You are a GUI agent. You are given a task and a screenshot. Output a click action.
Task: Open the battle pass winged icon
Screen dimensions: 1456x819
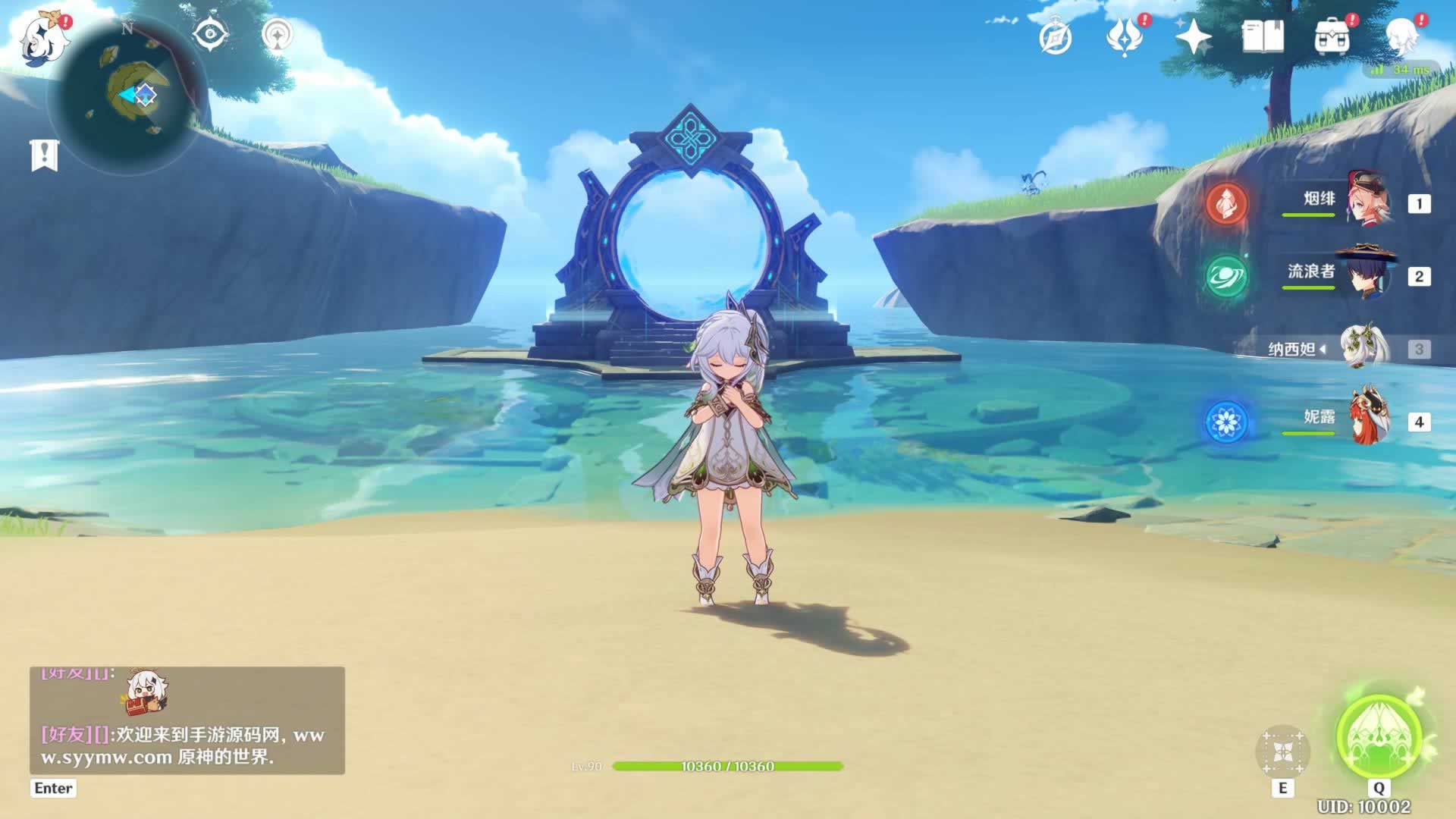point(1125,37)
